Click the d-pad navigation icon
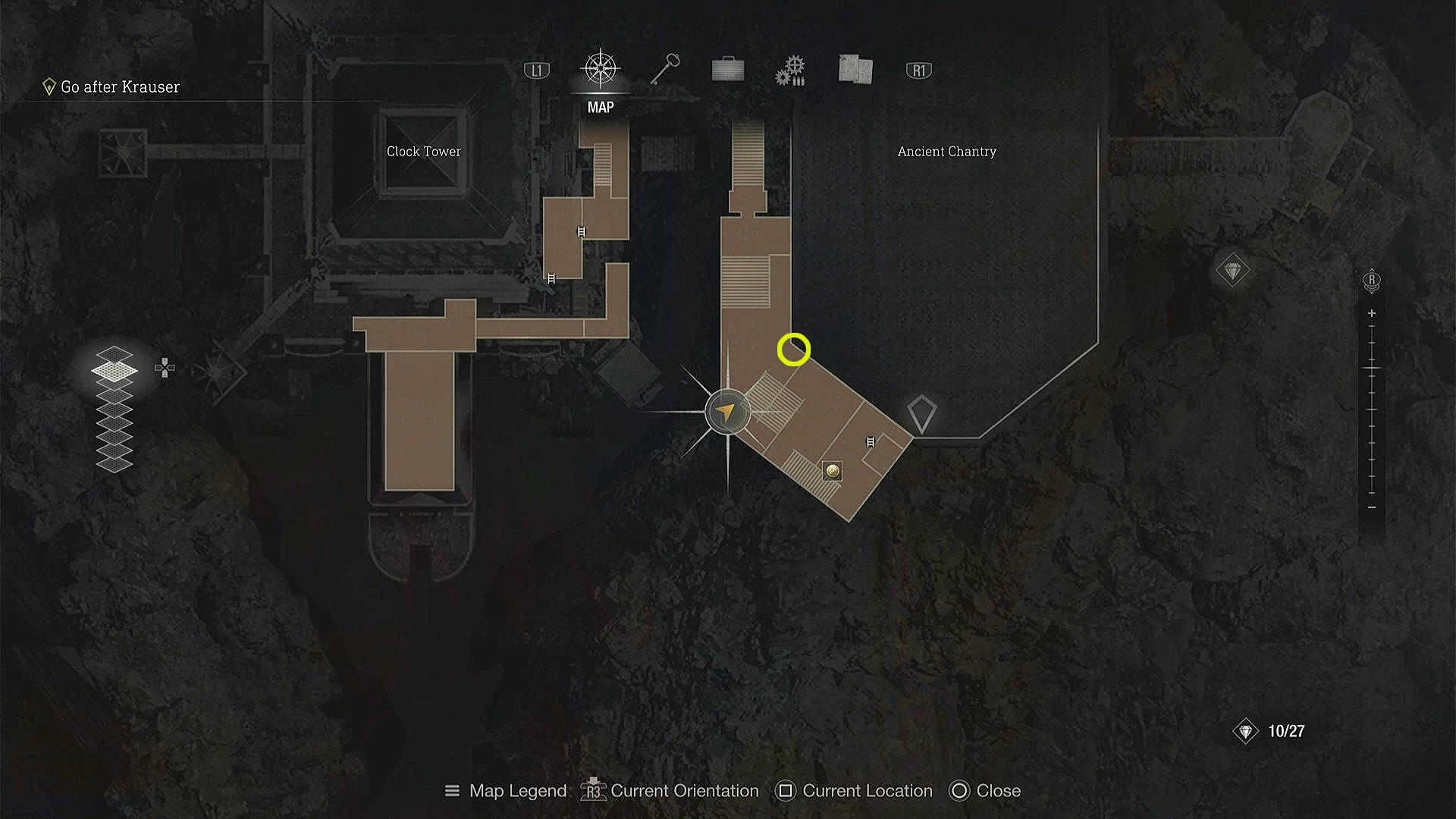This screenshot has height=819, width=1456. (164, 367)
